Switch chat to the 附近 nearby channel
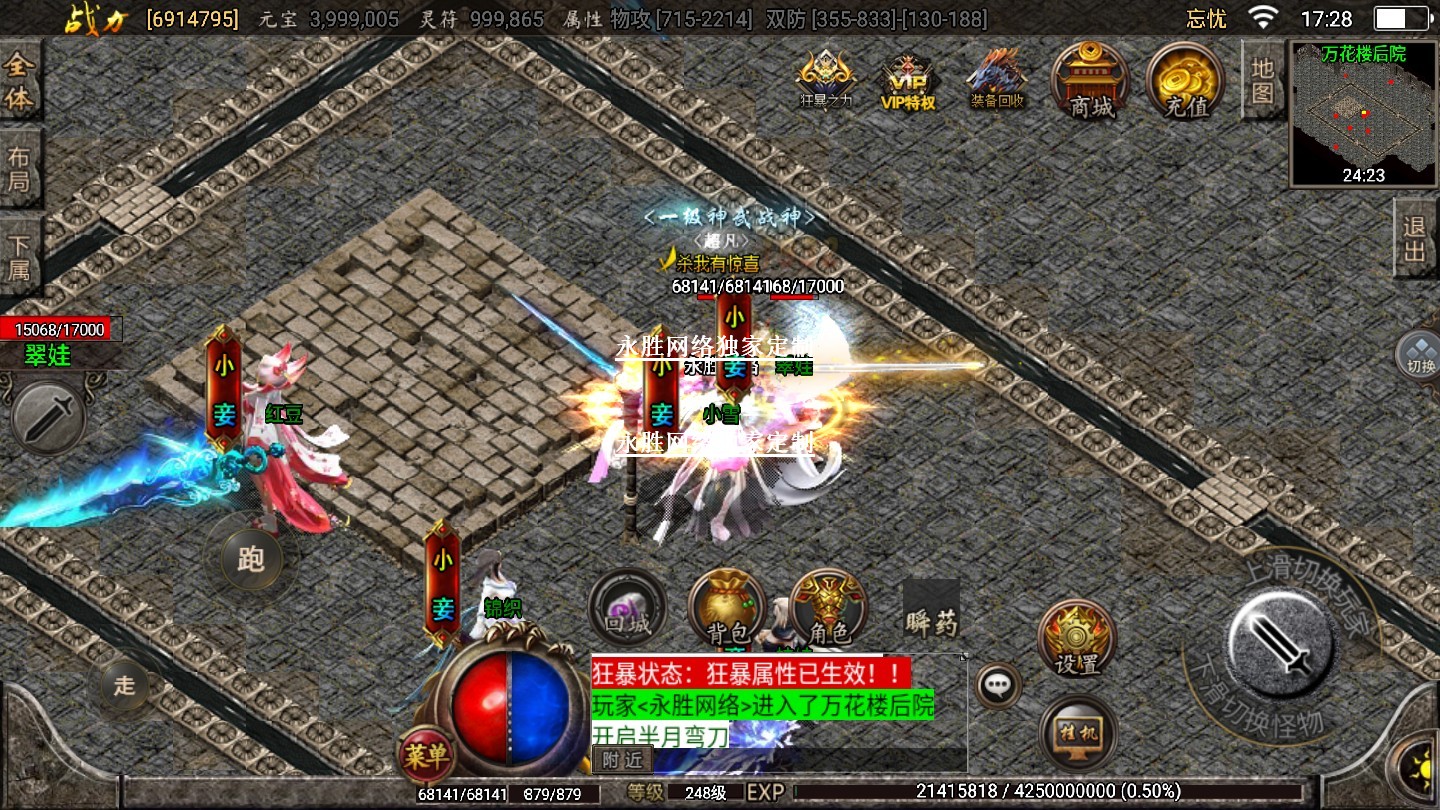The height and width of the screenshot is (810, 1440). tap(622, 760)
